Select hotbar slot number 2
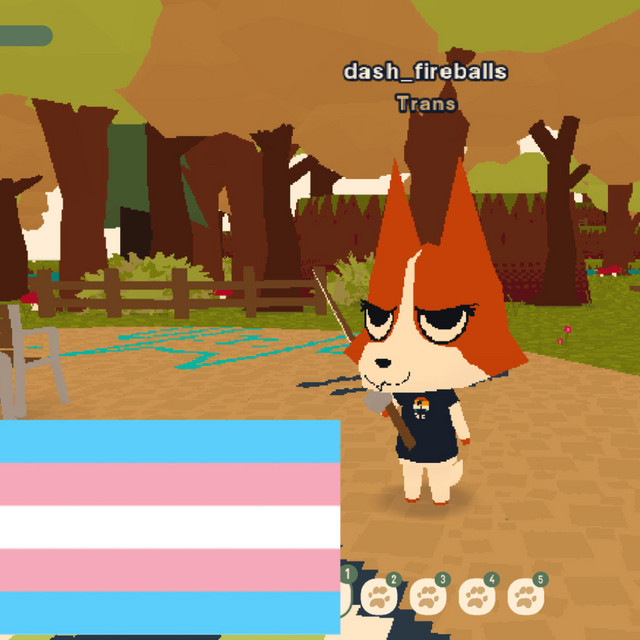Screen dimensions: 640x640 click(x=379, y=597)
